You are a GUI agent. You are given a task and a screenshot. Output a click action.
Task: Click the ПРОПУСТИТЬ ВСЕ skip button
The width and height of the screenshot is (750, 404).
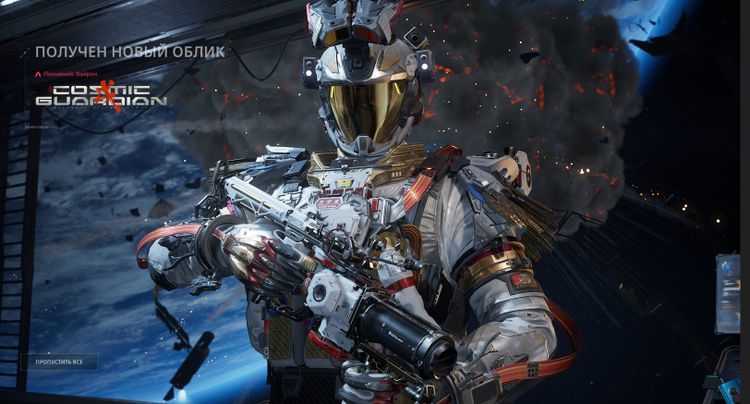pyautogui.click(x=59, y=361)
